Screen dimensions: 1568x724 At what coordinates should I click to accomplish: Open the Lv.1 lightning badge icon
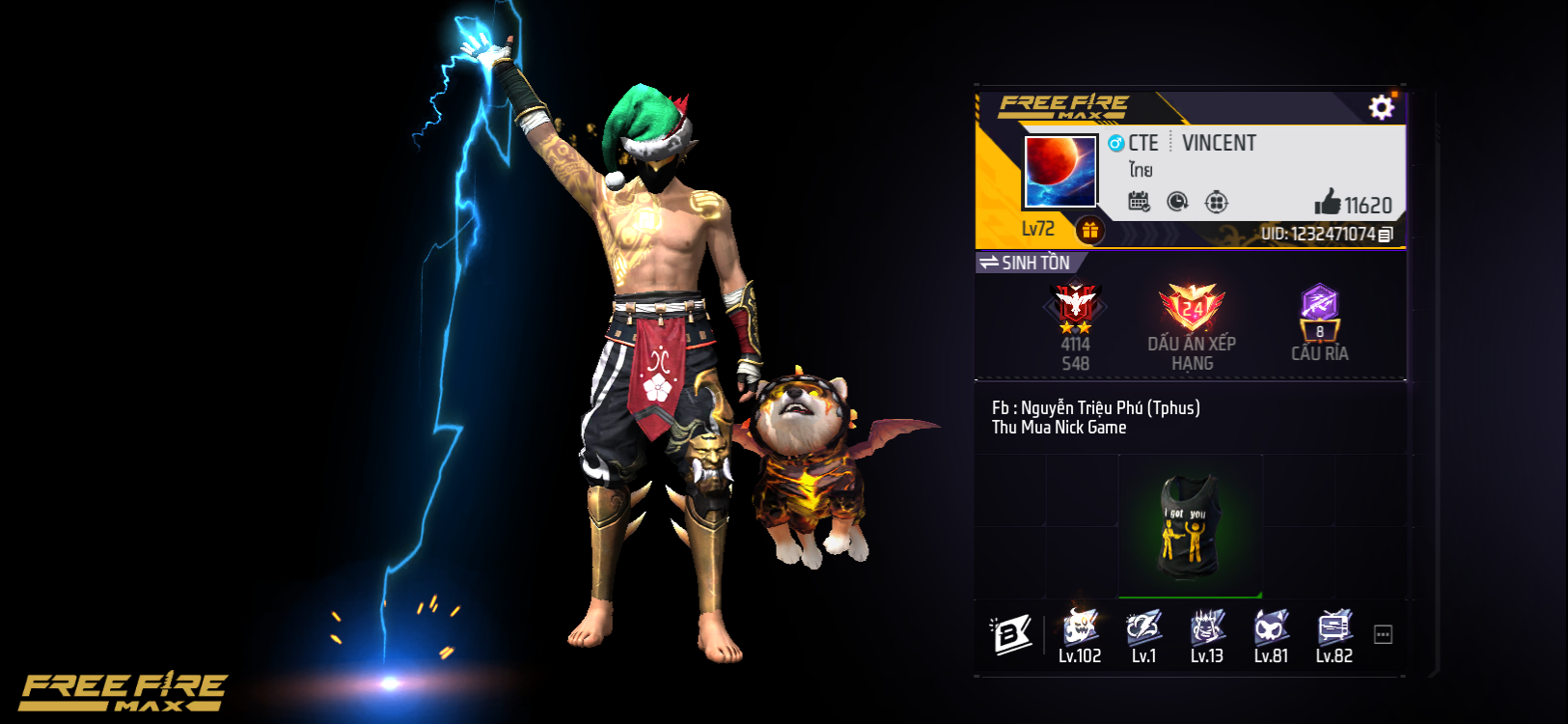pos(1143,627)
